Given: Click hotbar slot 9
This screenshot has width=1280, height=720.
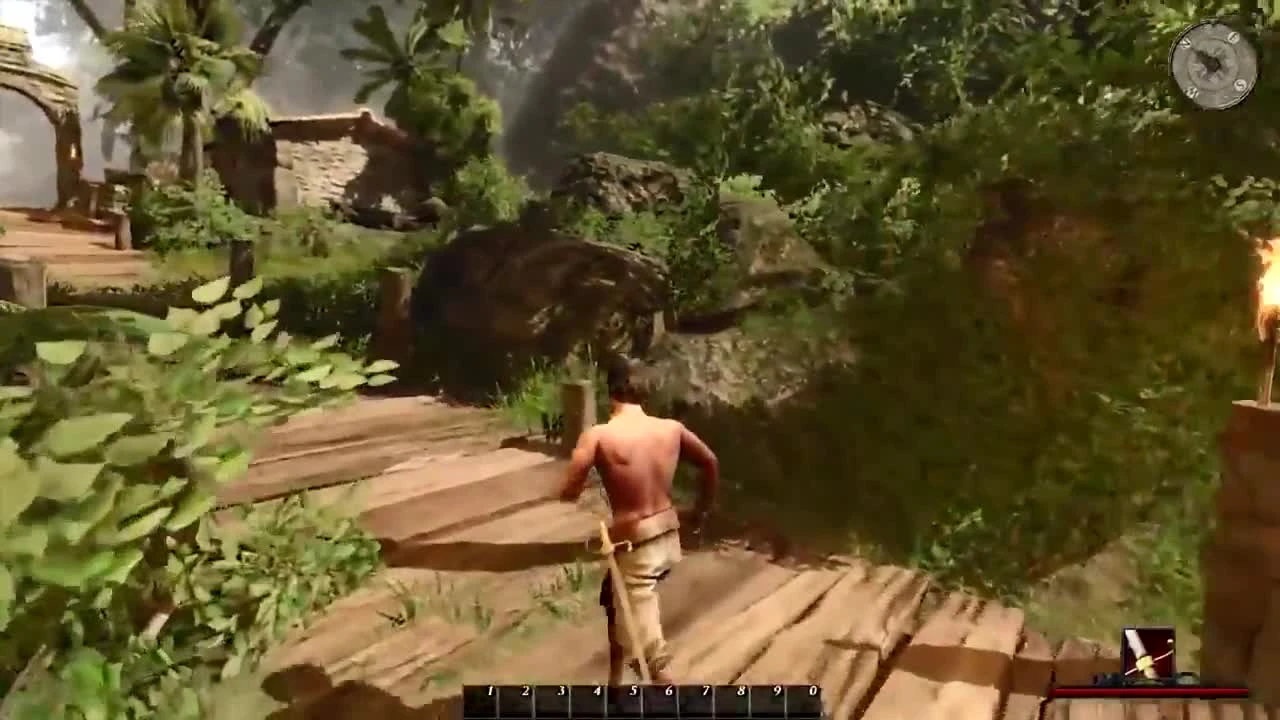Looking at the screenshot, I should (768, 697).
